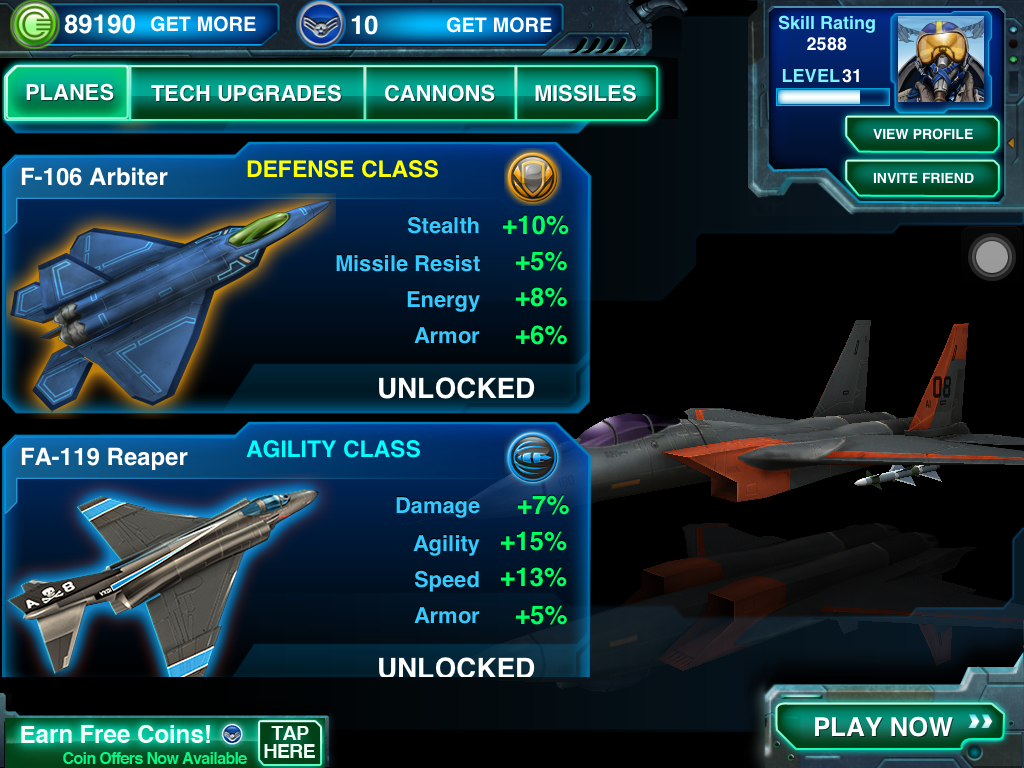
Task: Start a match with Play Now
Action: (886, 726)
